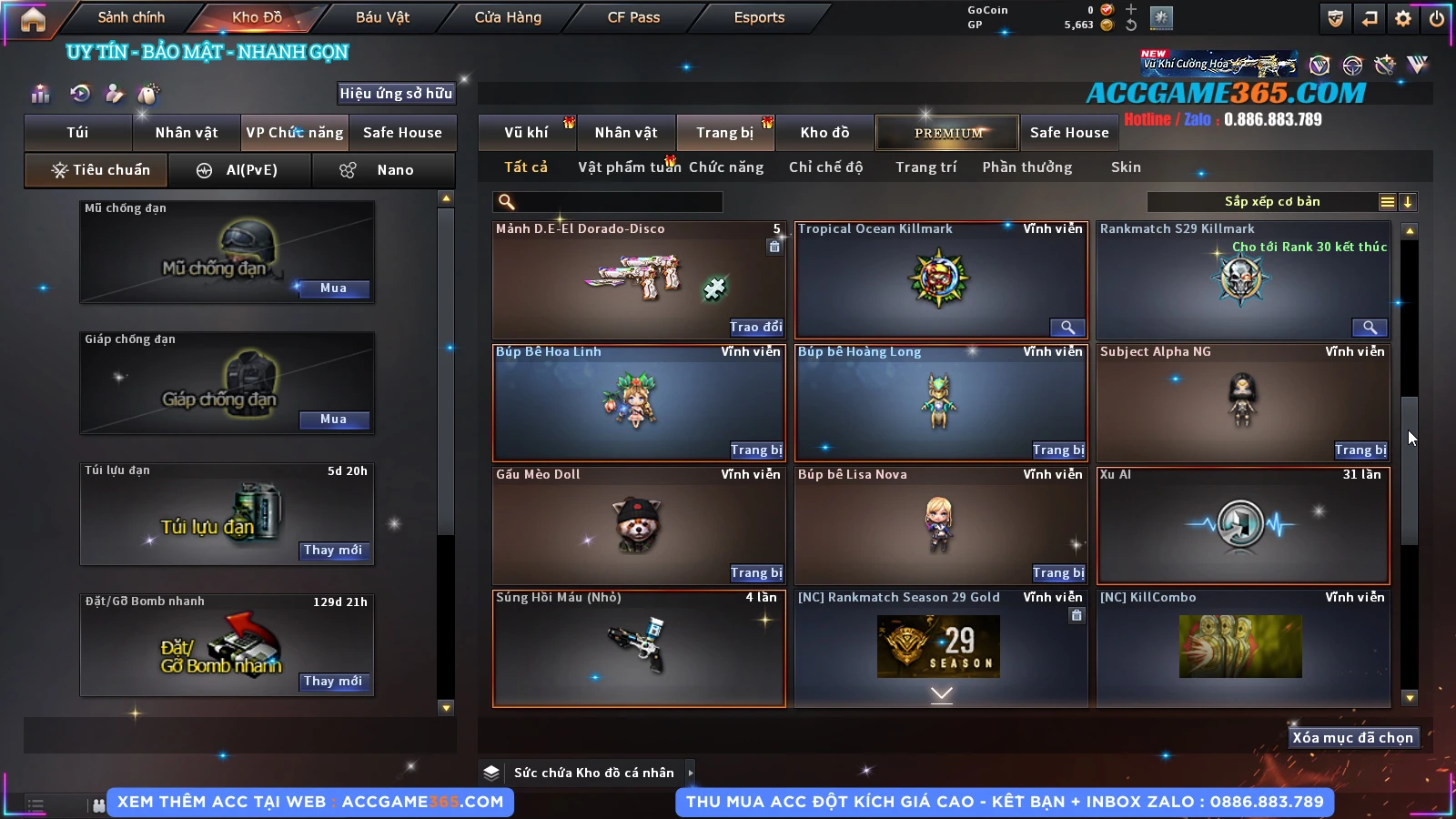Click Xóa mục đã chọn button
The image size is (1456, 819).
click(1352, 738)
